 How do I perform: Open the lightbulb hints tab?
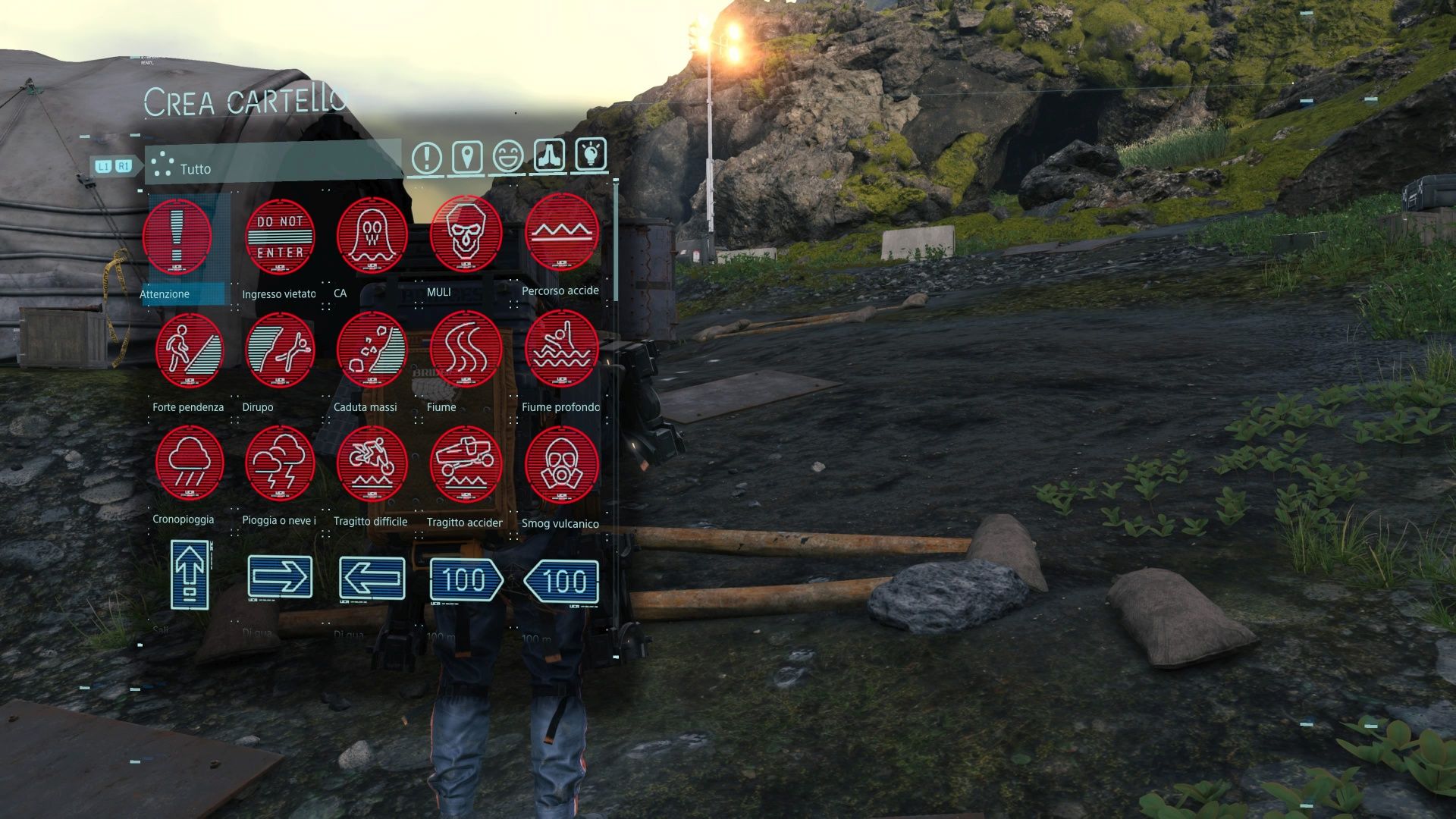coord(591,155)
